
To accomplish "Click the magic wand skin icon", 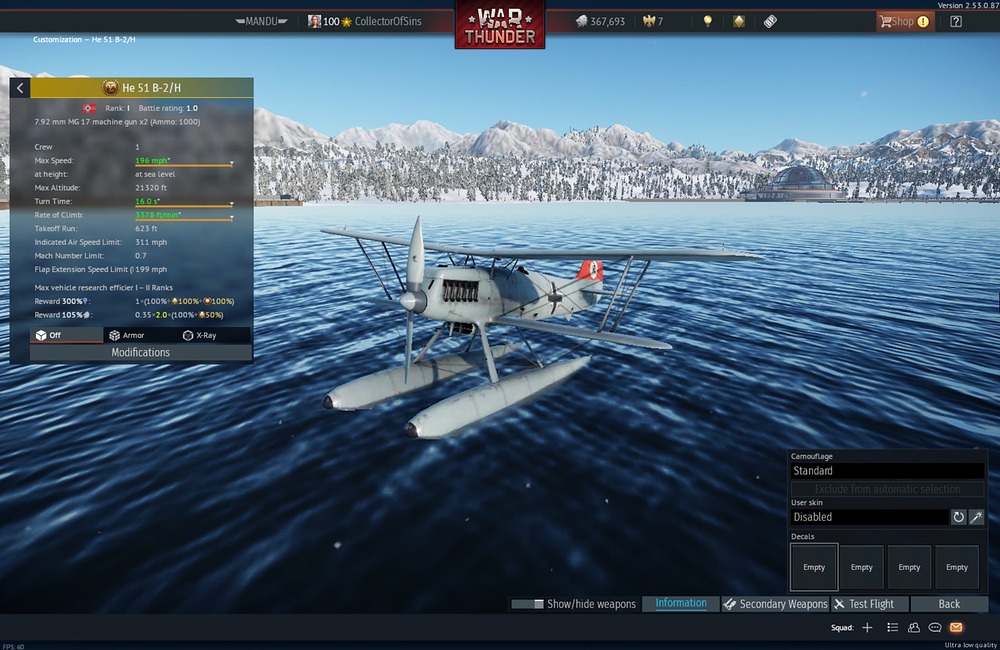I will pyautogui.click(x=977, y=517).
